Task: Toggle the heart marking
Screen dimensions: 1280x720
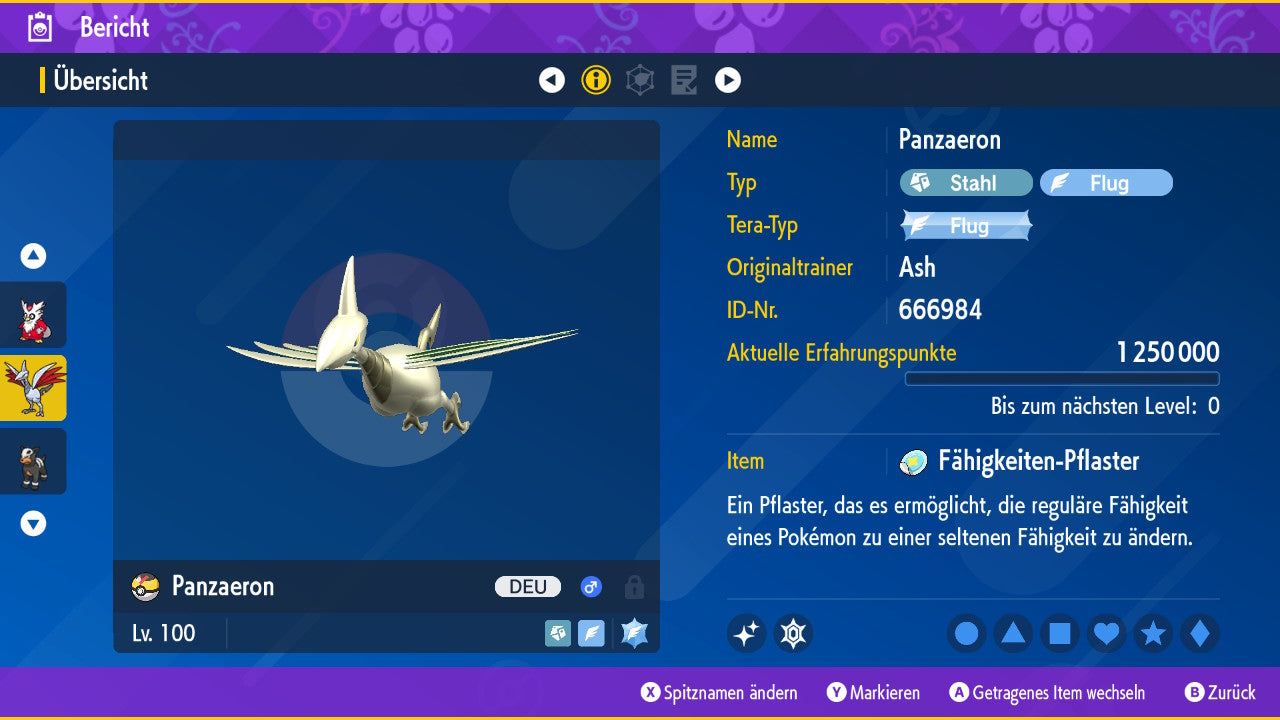Action: click(1106, 634)
